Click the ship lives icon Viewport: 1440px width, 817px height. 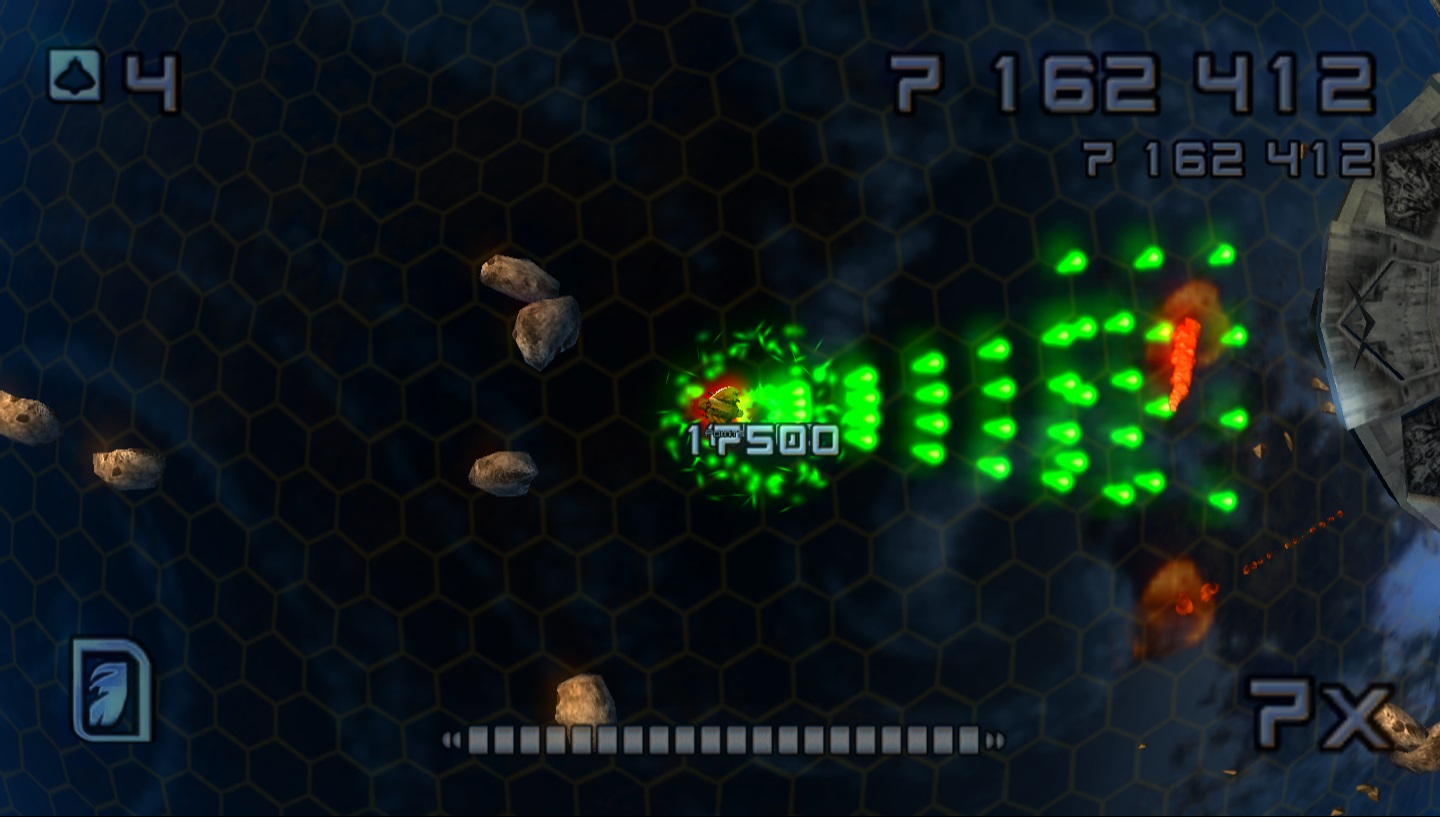coord(75,75)
